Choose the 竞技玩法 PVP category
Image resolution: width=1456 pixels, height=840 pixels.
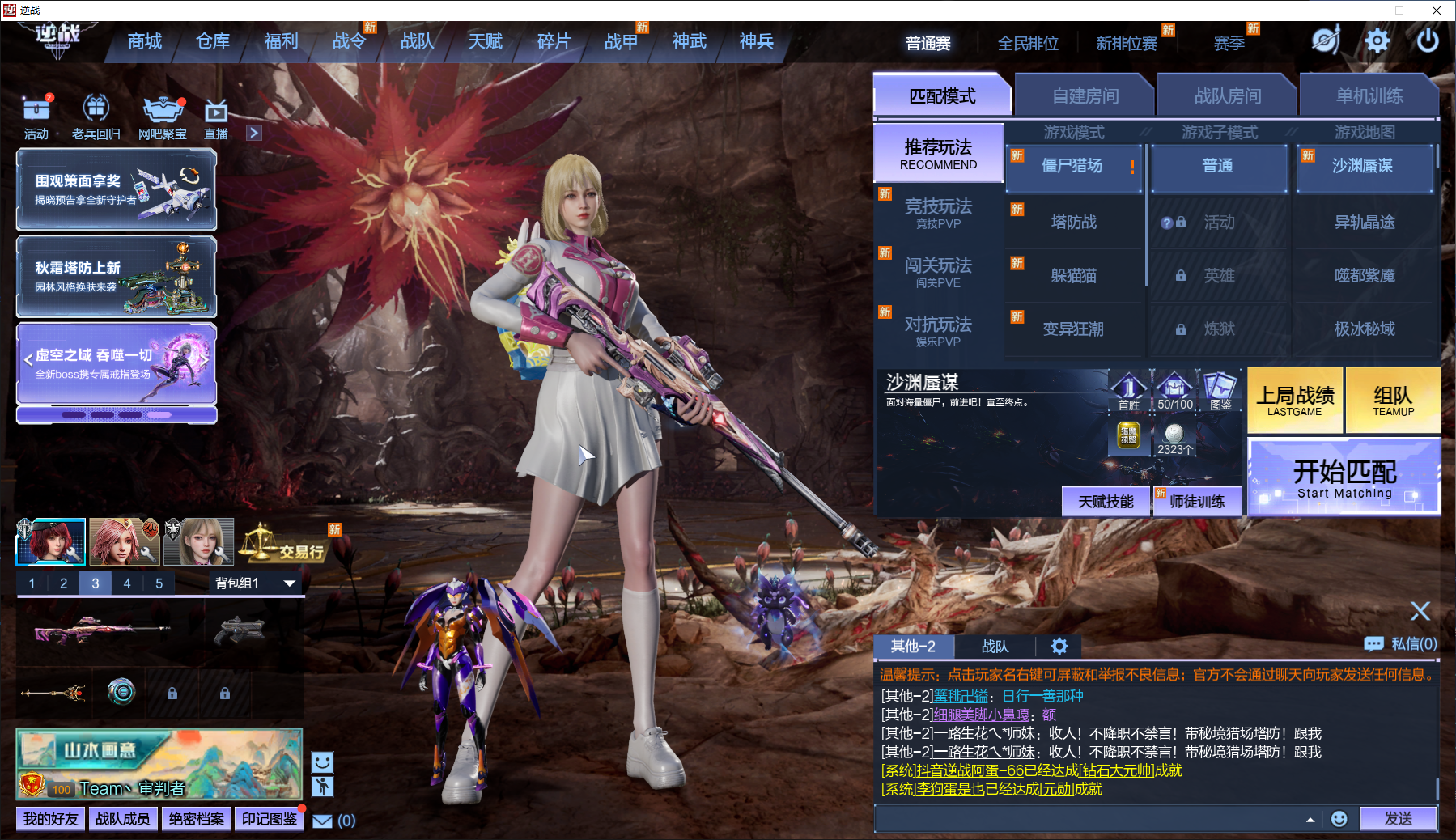(938, 213)
